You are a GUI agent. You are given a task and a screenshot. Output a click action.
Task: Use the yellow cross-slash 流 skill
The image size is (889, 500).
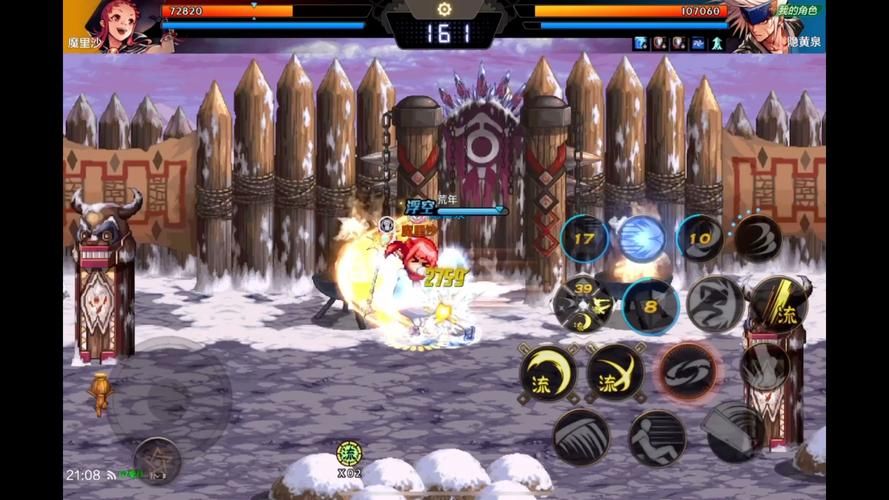(615, 373)
